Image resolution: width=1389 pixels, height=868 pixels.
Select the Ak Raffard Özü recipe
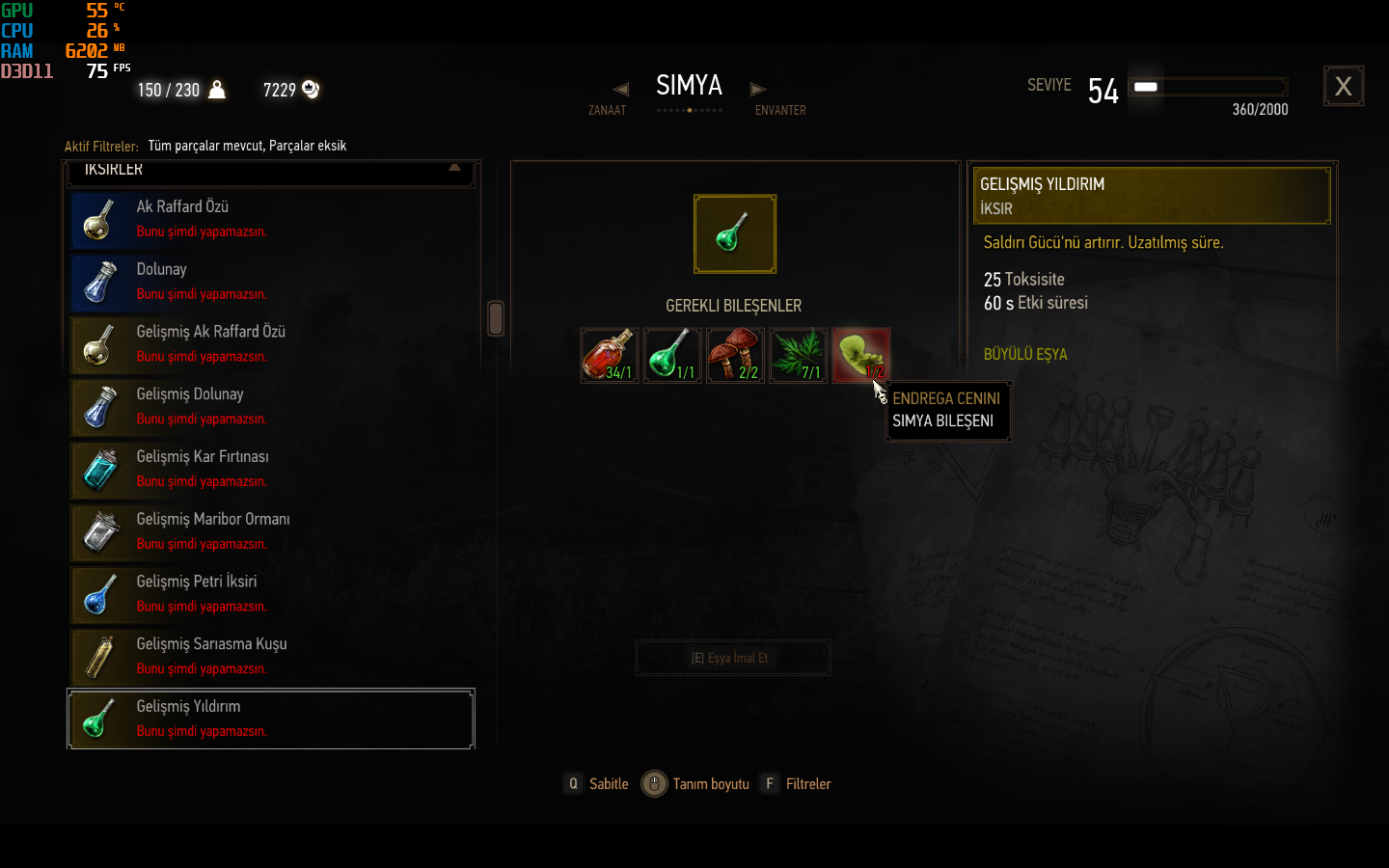[x=271, y=219]
